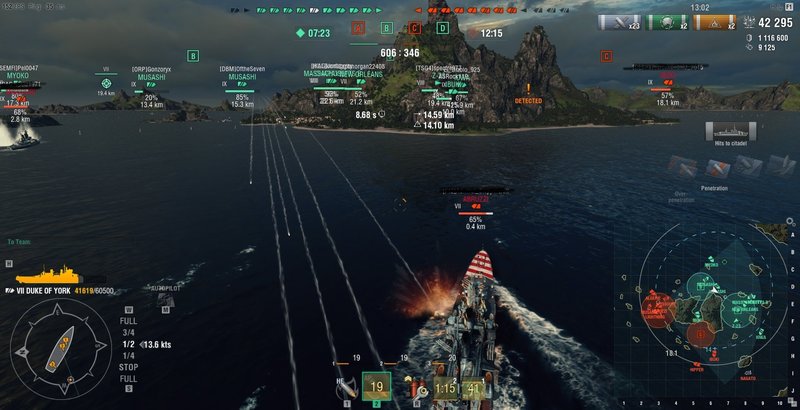The width and height of the screenshot is (800, 410).
Task: Click the green ribbon counter with x2
Action: [x=664, y=22]
